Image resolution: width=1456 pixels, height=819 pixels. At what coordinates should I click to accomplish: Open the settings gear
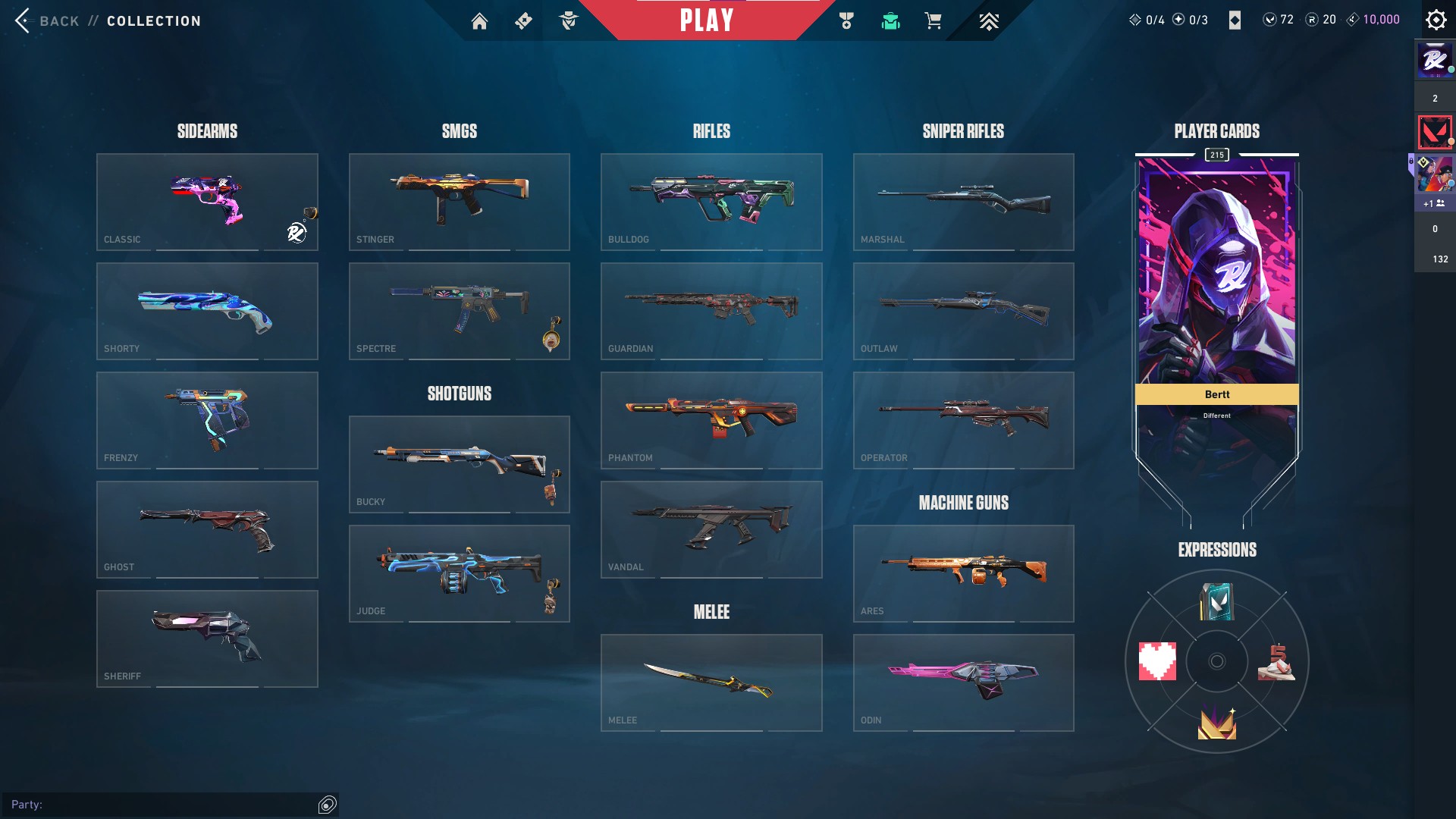click(x=1436, y=20)
